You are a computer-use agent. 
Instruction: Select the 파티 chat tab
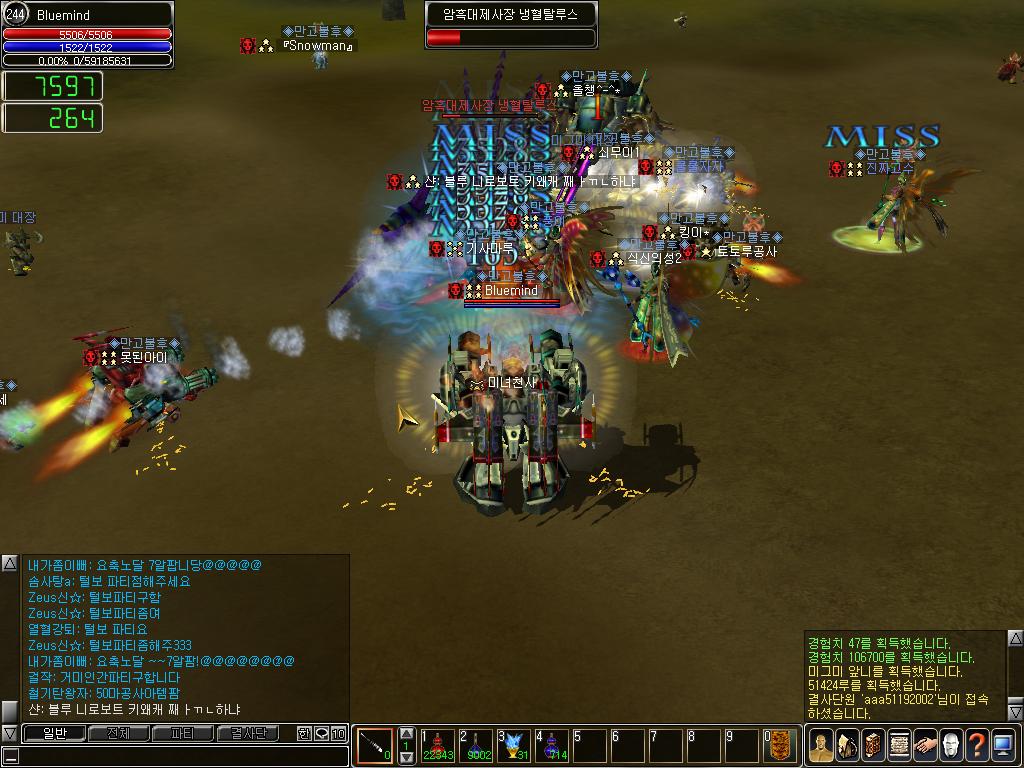point(183,734)
